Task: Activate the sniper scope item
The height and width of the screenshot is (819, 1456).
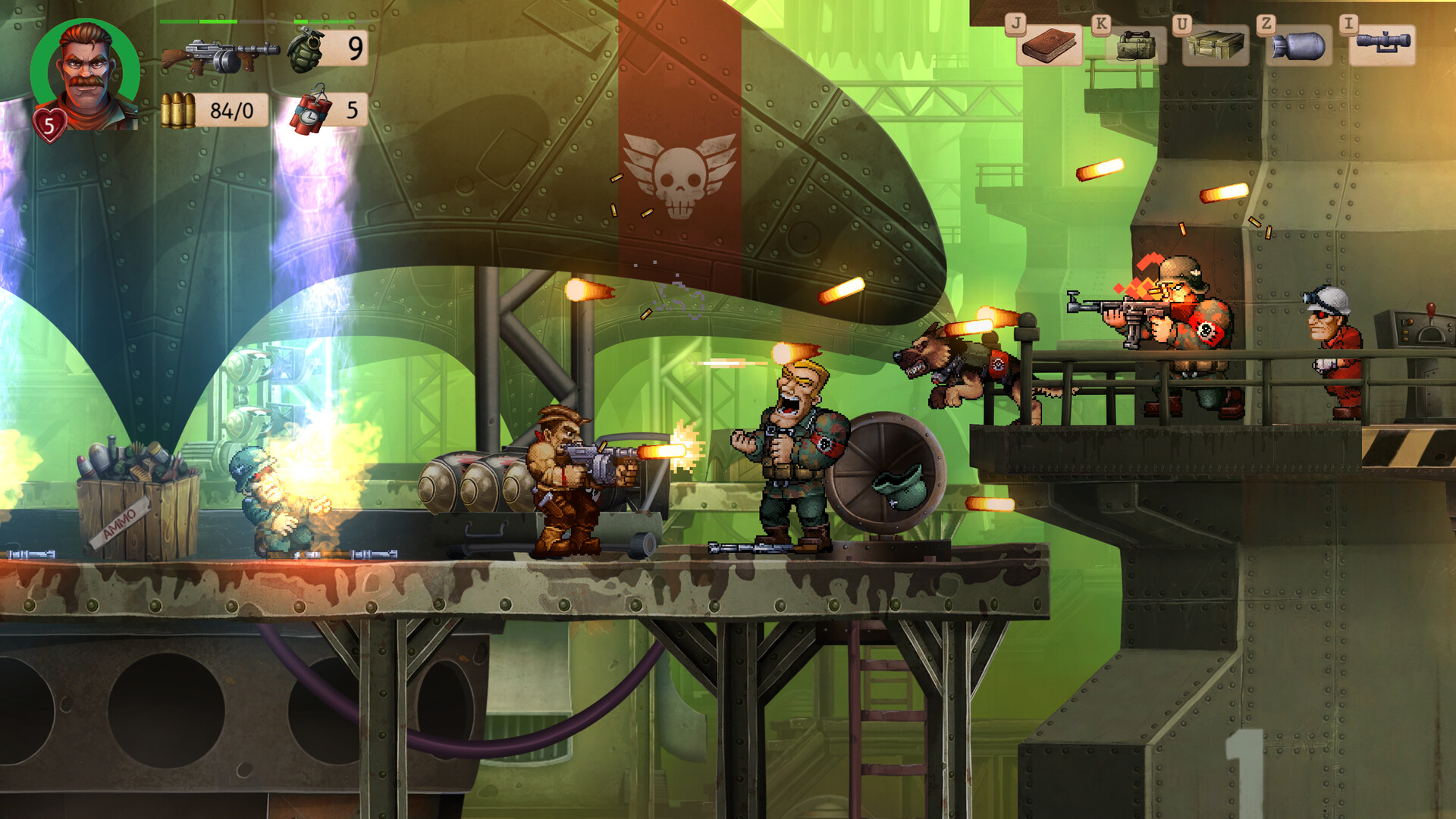Action: tap(1382, 44)
